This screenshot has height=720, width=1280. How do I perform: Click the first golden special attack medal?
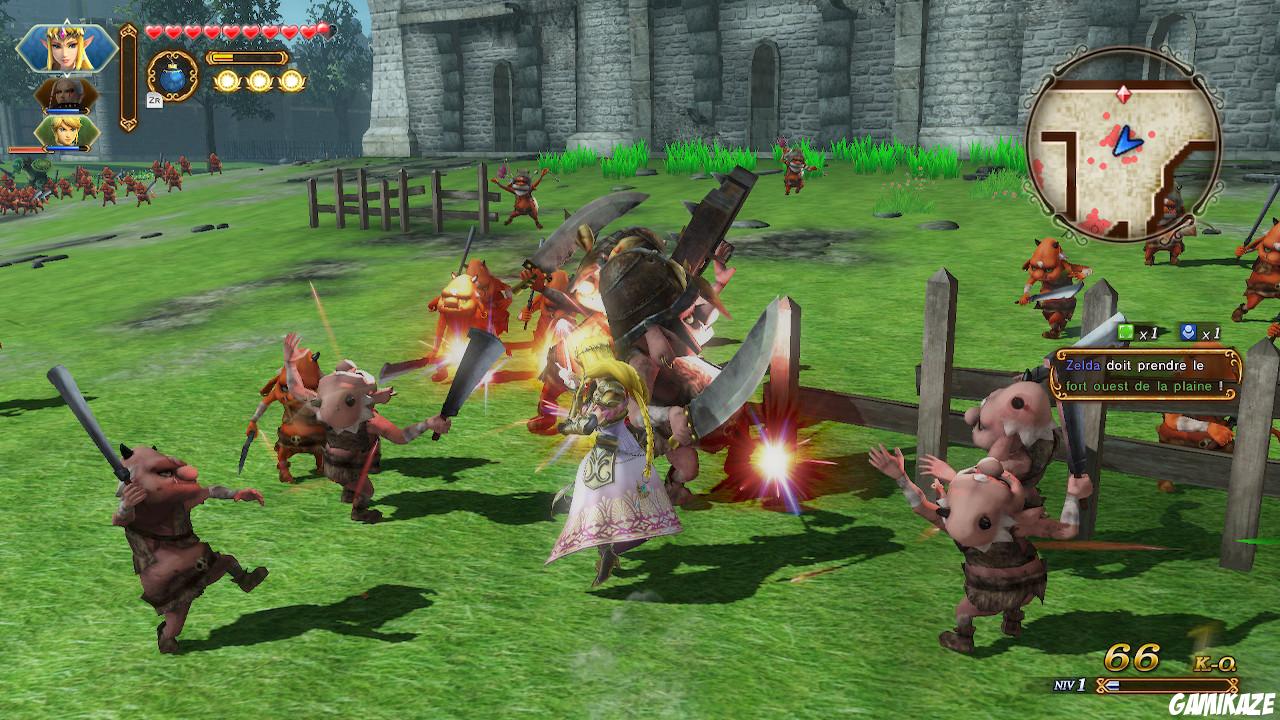point(229,81)
